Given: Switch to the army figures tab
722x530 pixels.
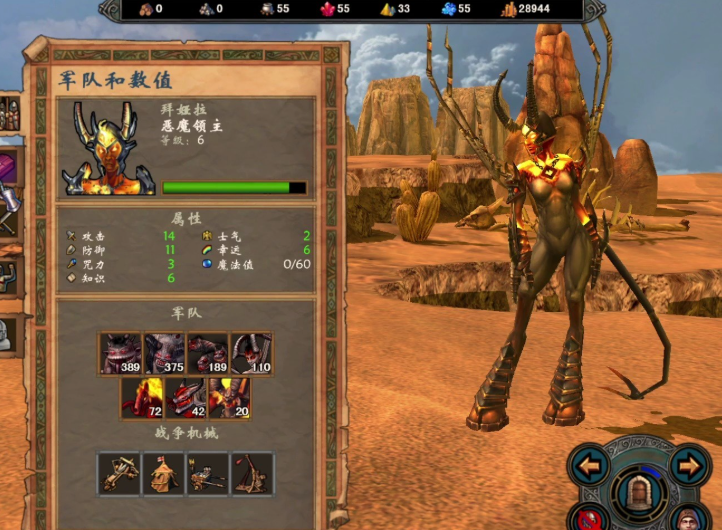Looking at the screenshot, I should [x=8, y=114].
